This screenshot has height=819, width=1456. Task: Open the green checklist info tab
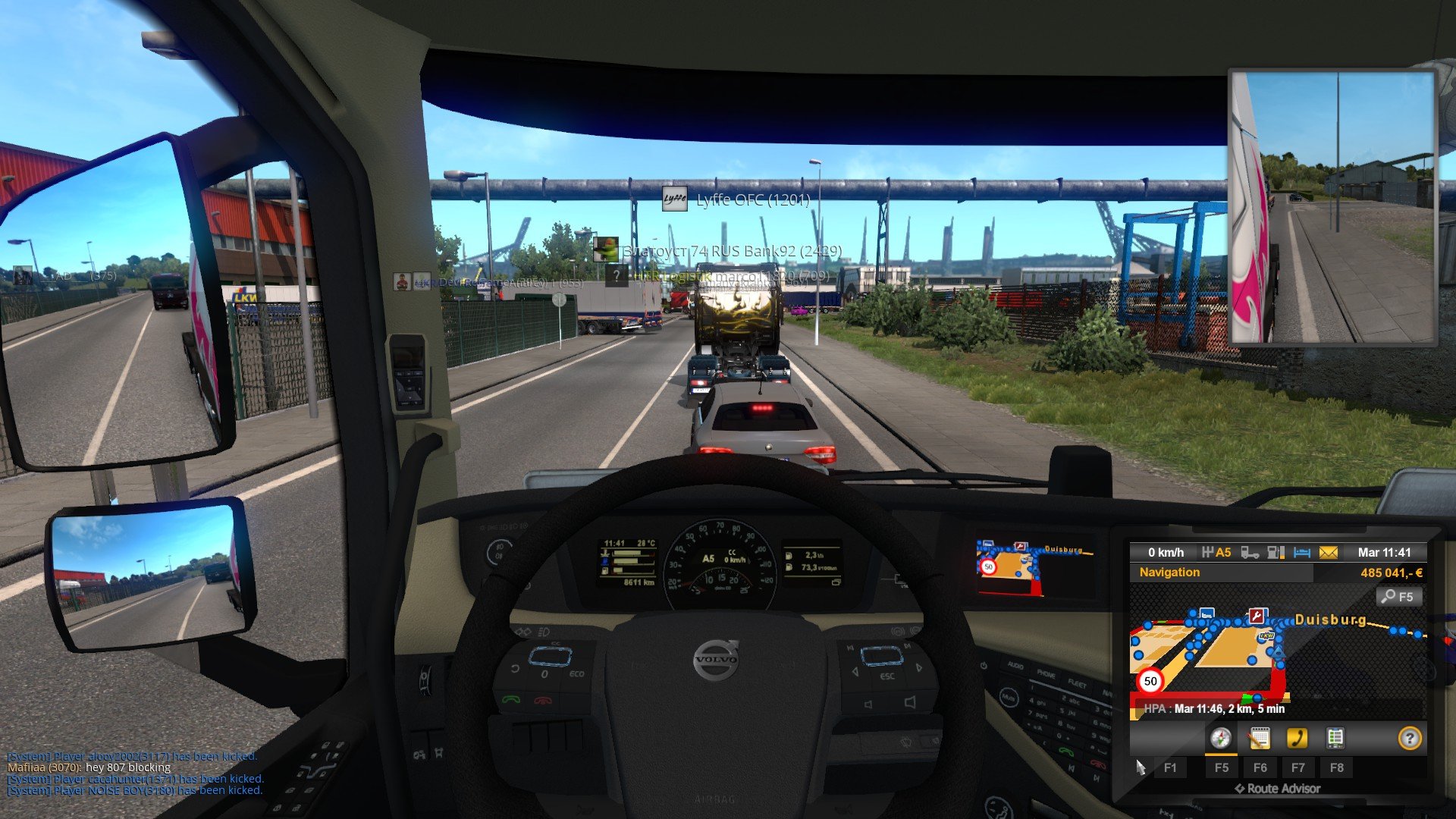1335,738
